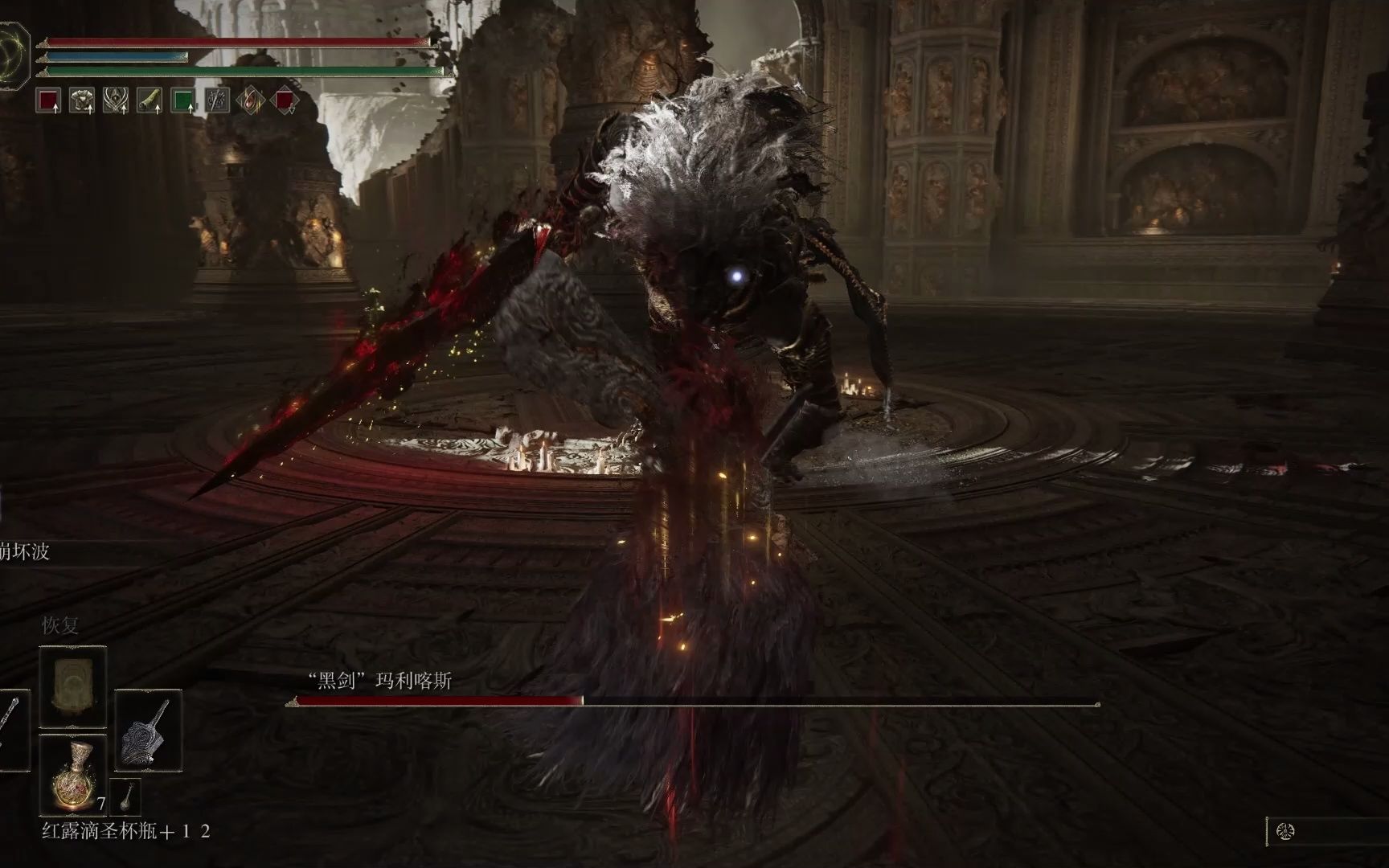Select the left-hand armament slot
Screen dimensions: 1389x868
tap(11, 730)
